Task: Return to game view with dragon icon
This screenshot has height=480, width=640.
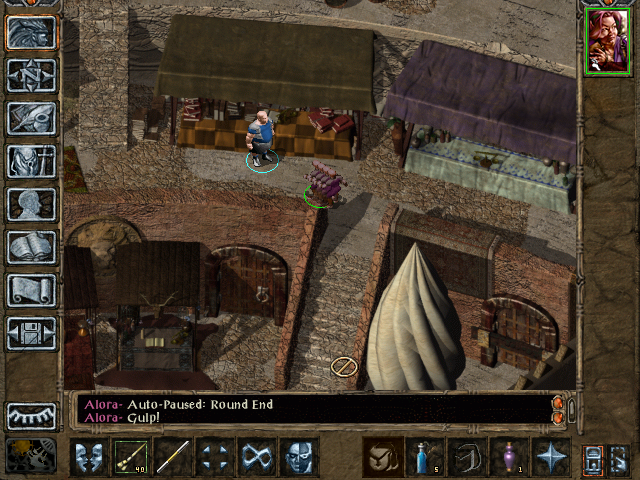Action: point(31,32)
